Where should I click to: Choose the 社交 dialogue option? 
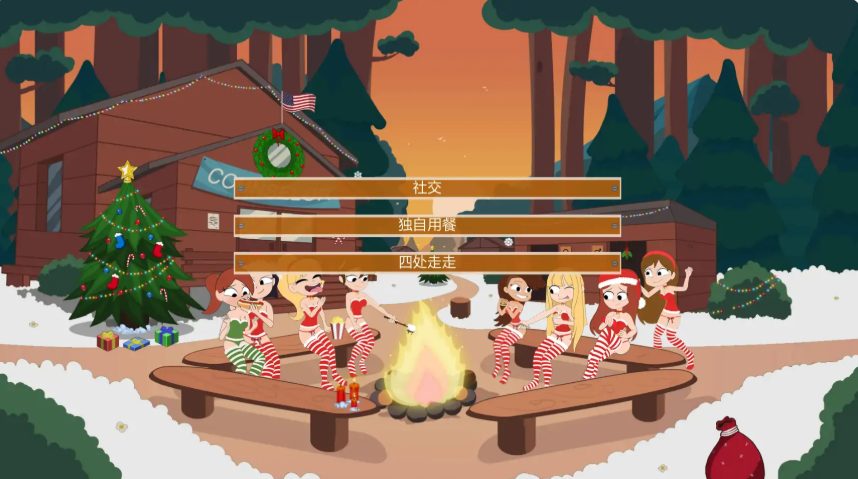click(x=427, y=188)
